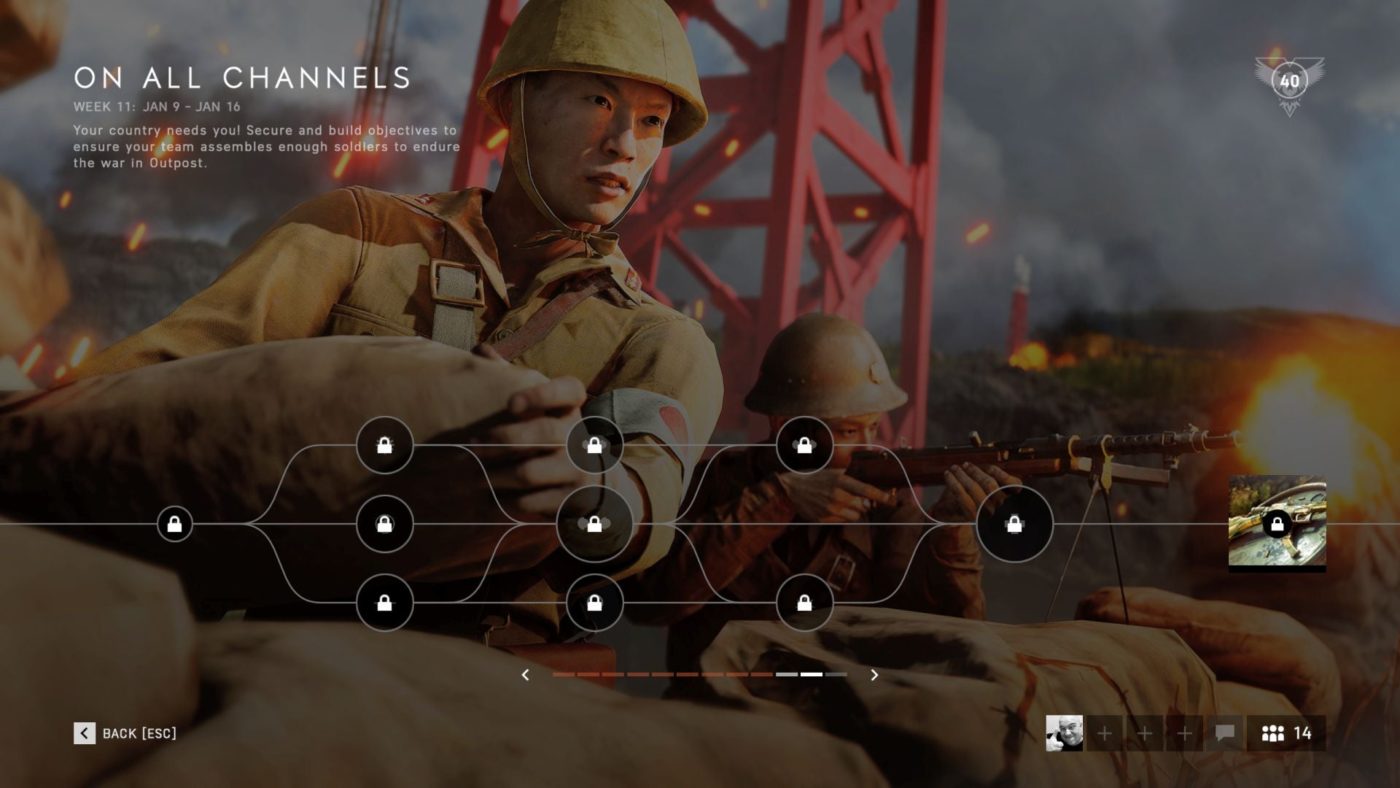Viewport: 1400px width, 788px height.
Task: Click the bottom-right locked challenge node
Action: click(x=806, y=603)
